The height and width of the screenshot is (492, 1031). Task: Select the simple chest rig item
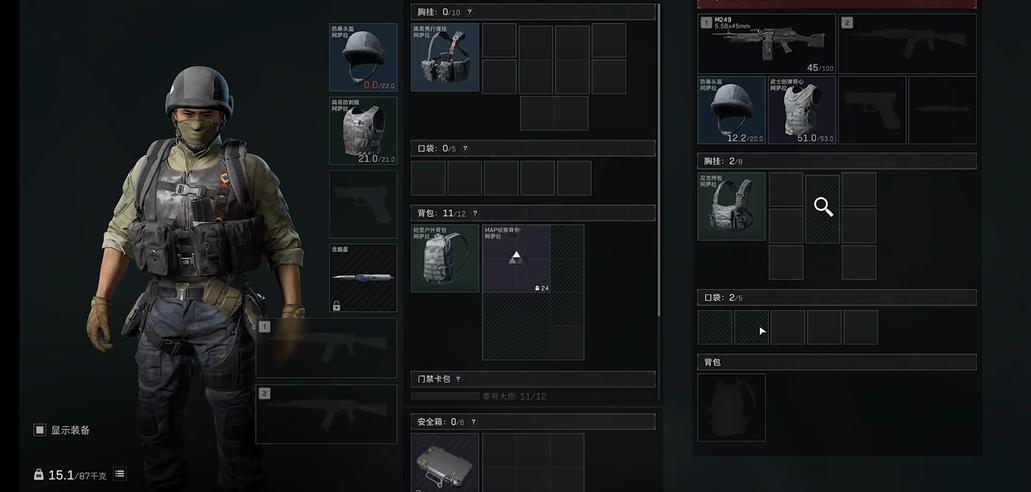(x=445, y=58)
